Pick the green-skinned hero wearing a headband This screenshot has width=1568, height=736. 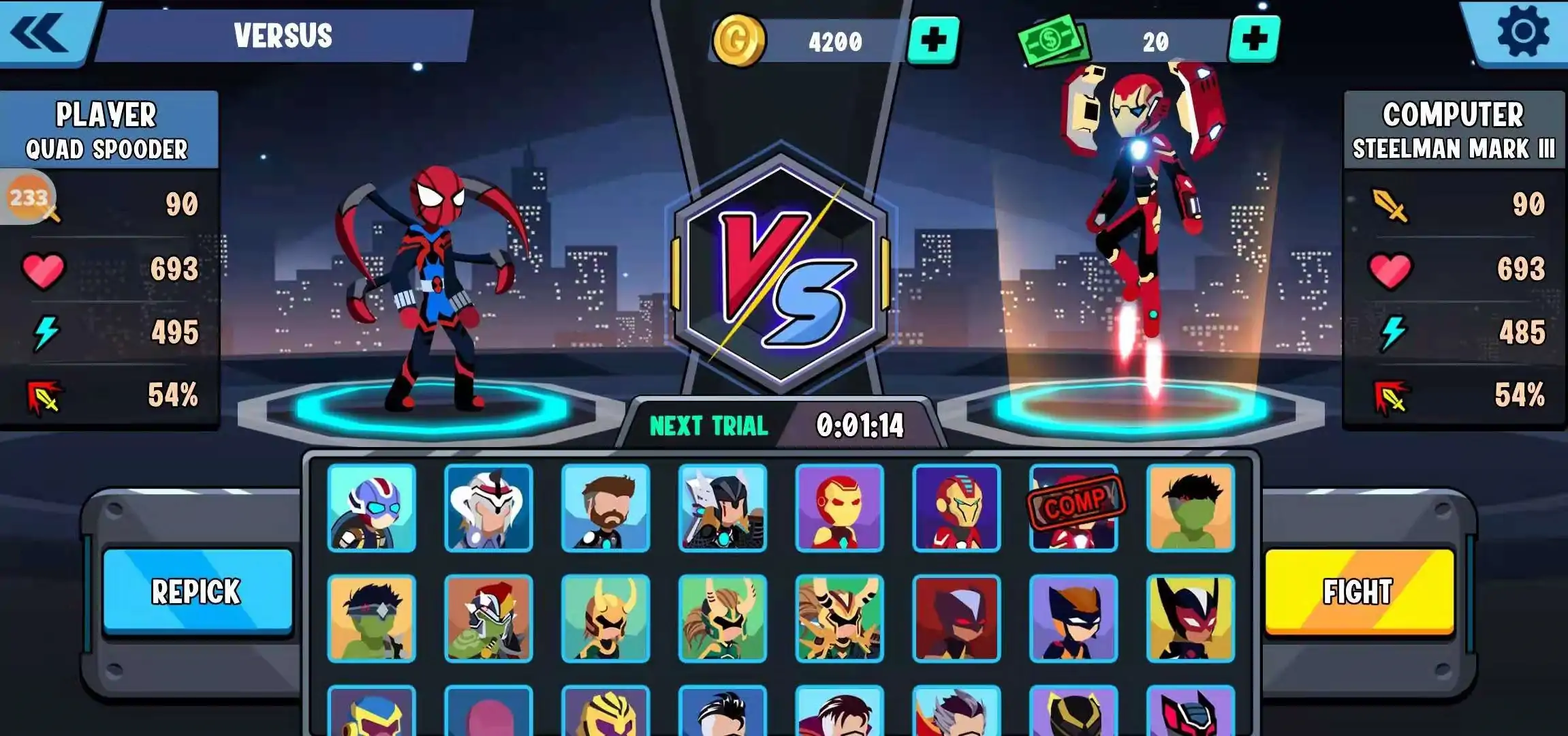[371, 619]
